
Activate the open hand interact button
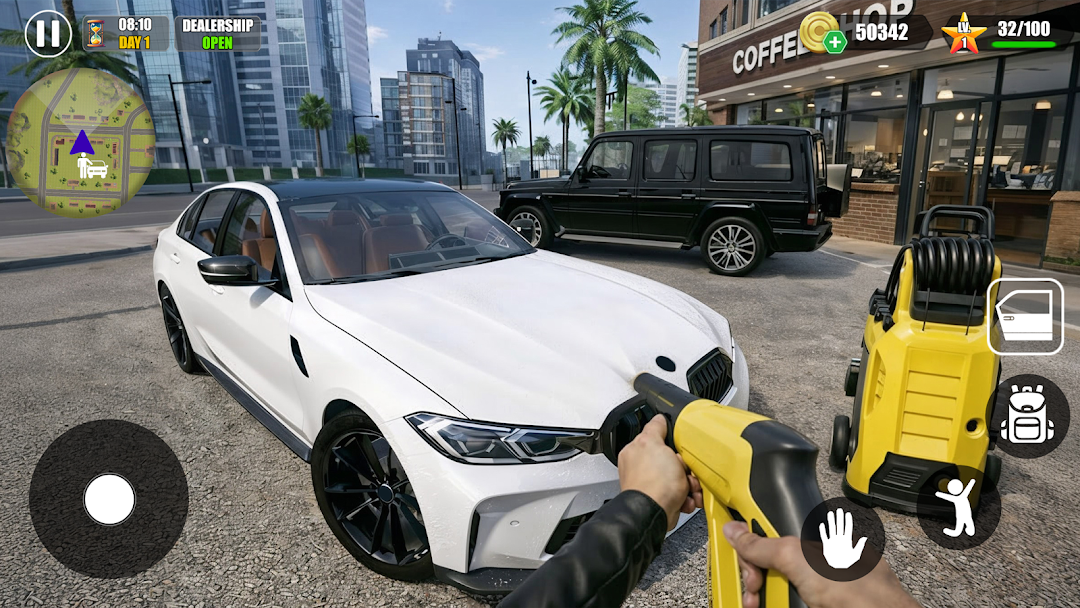[x=842, y=539]
